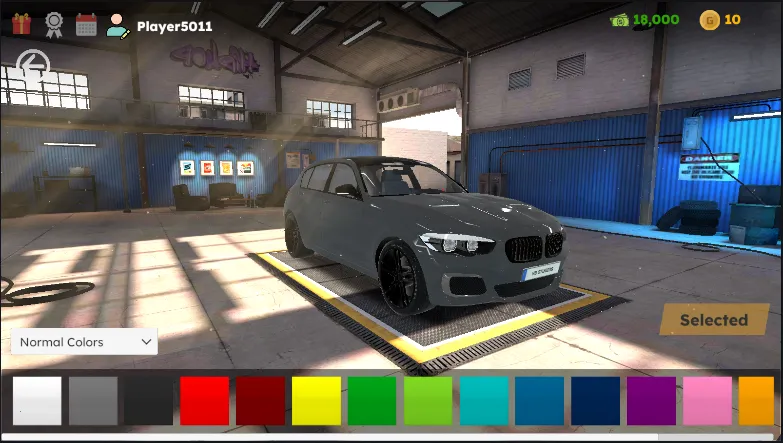Pick the pink paint swatch
The height and width of the screenshot is (443, 783).
tap(708, 400)
